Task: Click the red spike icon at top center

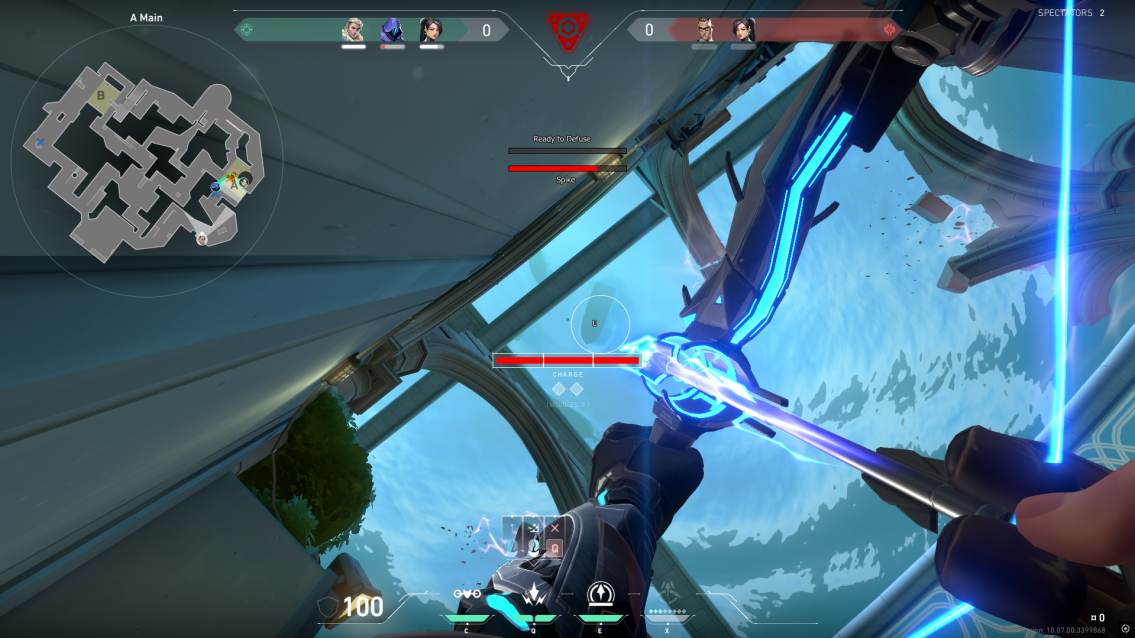Action: click(567, 32)
